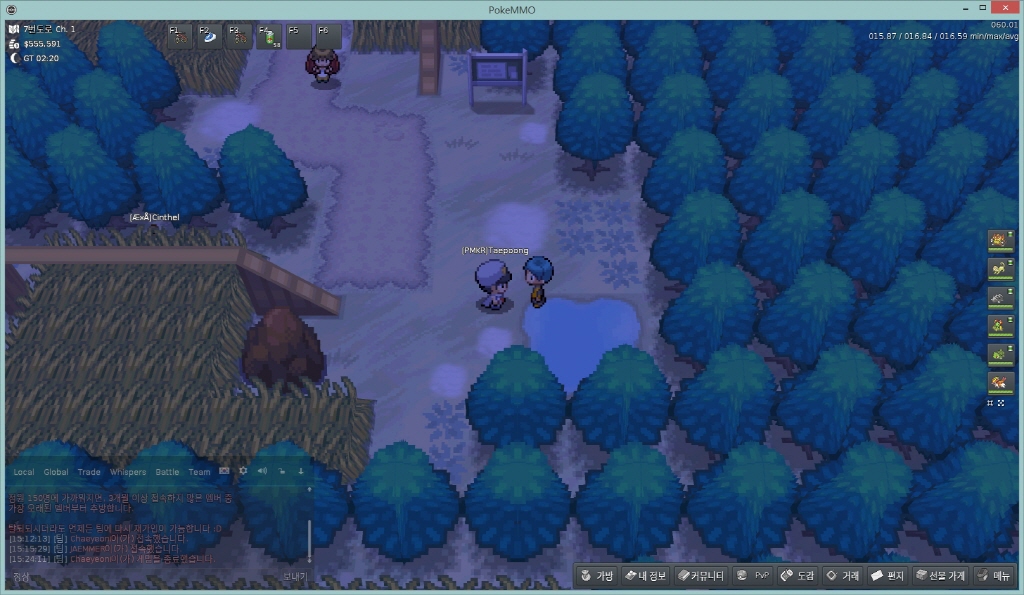This screenshot has width=1024, height=595.
Task: Switch to the Battle chat tab
Action: (x=167, y=472)
